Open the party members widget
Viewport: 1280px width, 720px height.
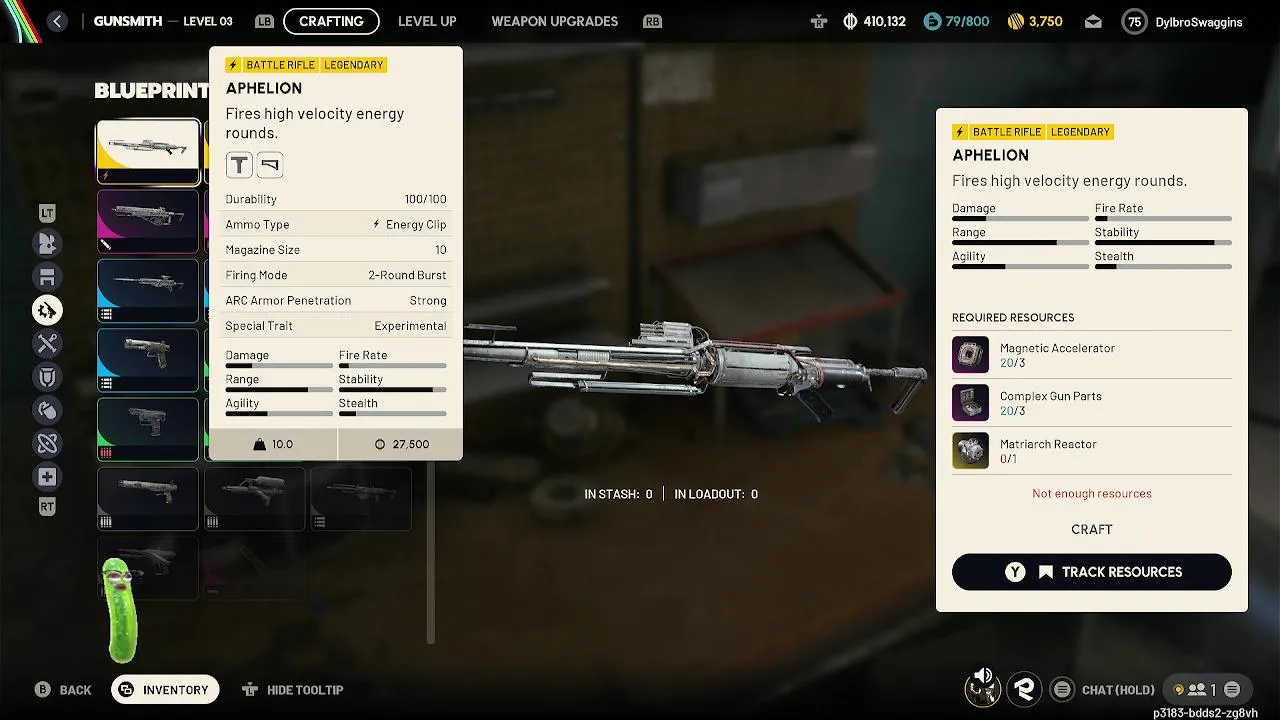point(1204,690)
